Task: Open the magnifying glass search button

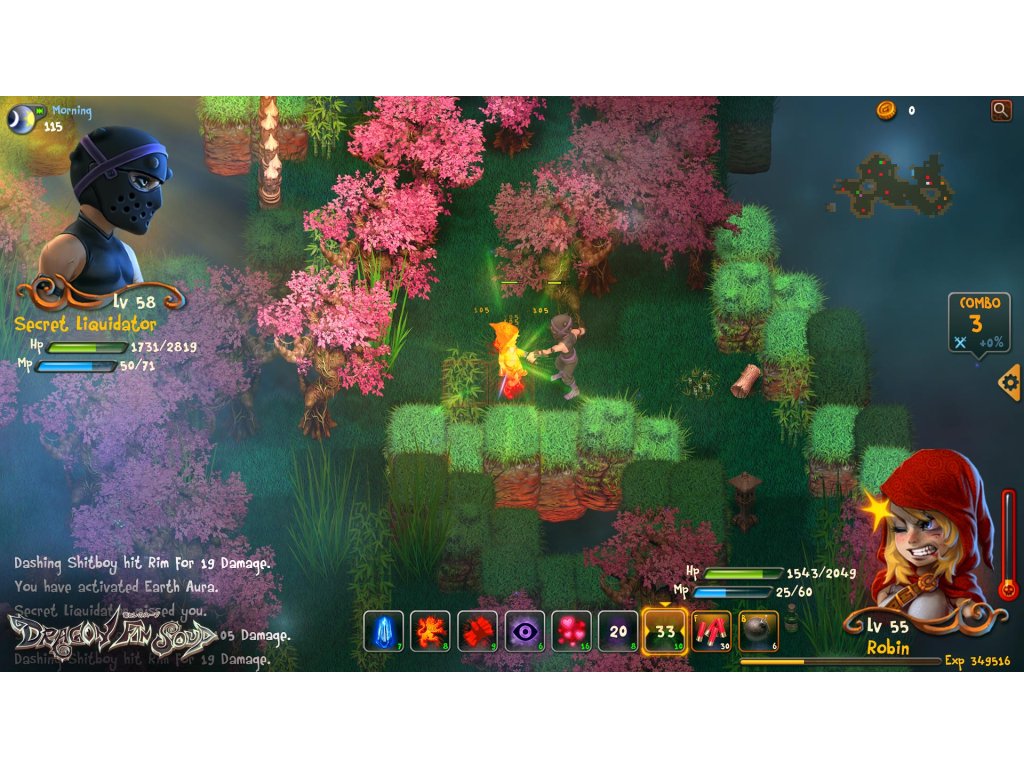Action: click(x=1001, y=110)
